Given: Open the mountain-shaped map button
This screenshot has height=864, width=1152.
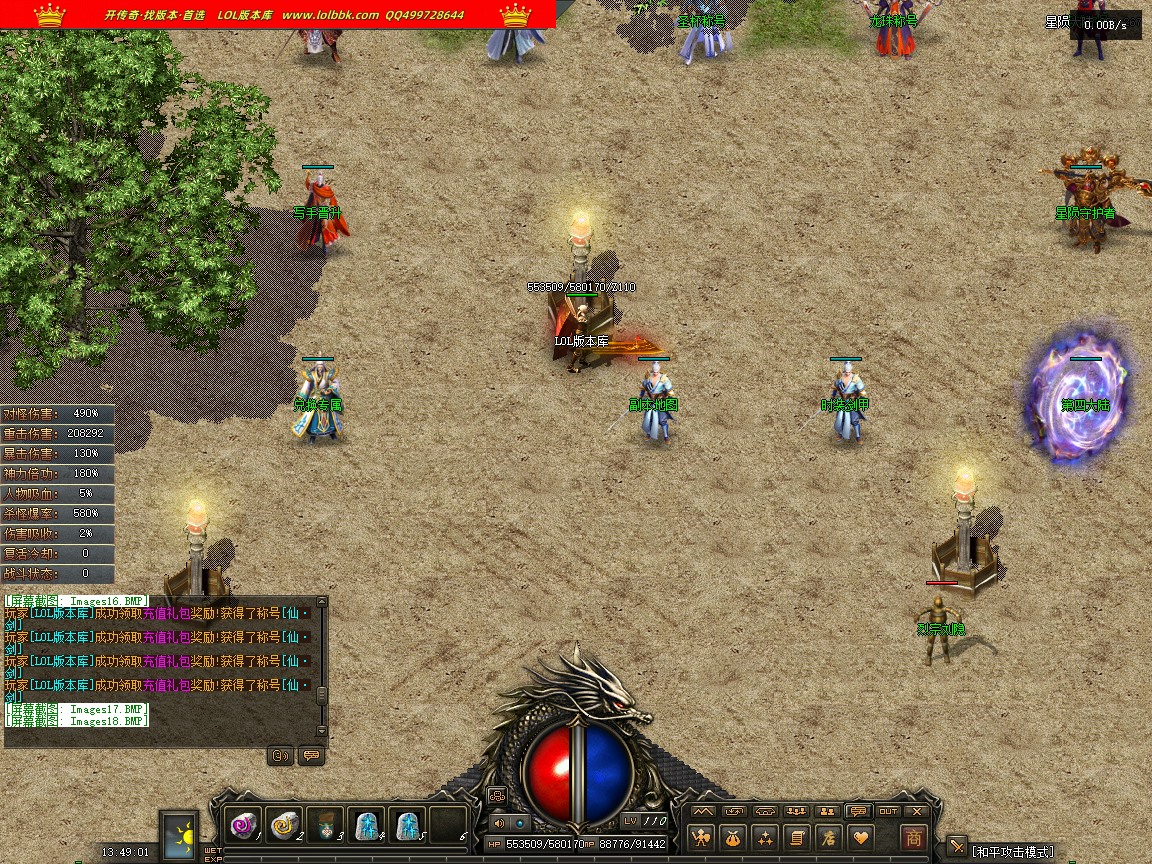Looking at the screenshot, I should click(704, 811).
